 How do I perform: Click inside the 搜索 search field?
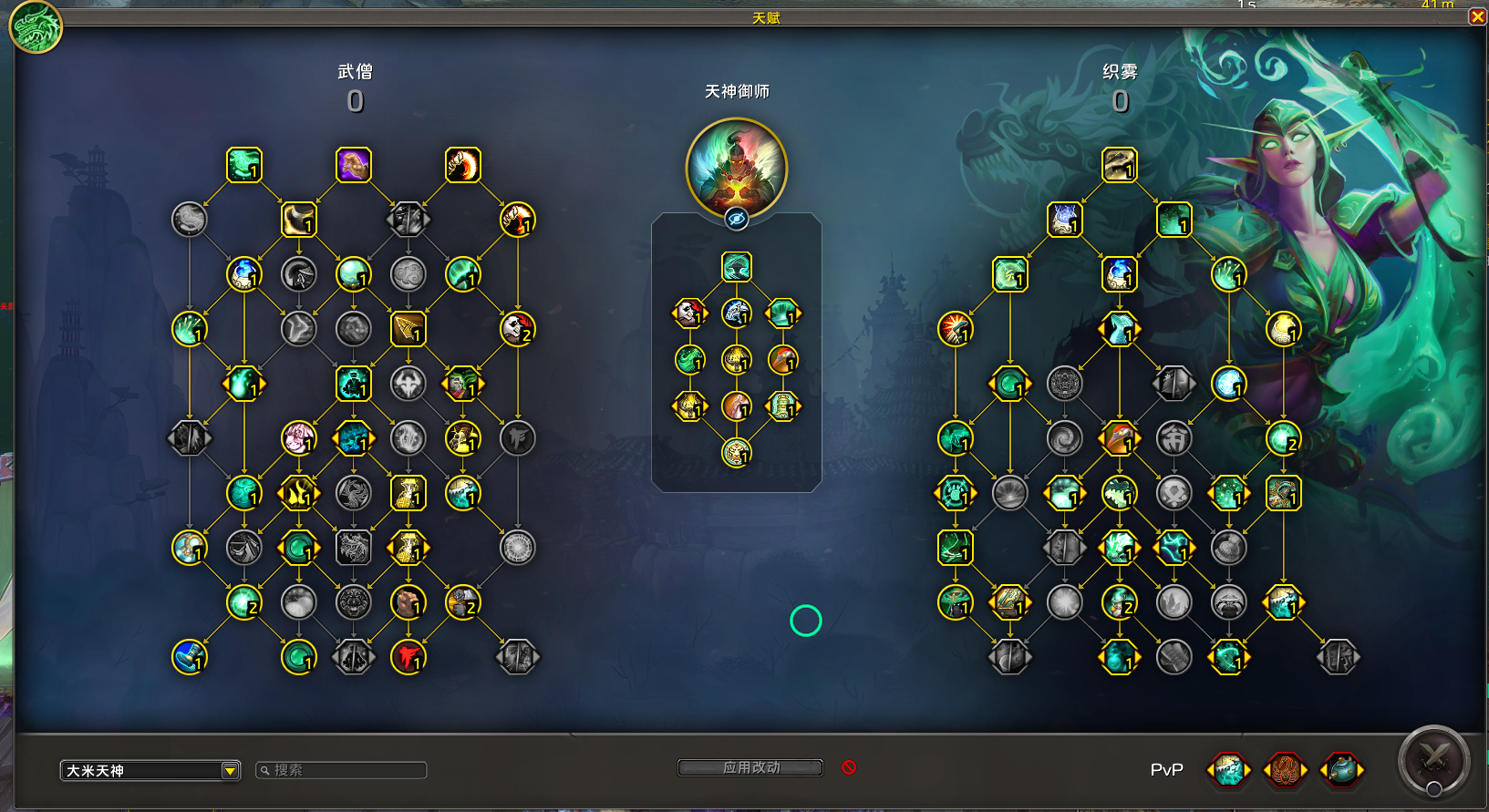340,770
